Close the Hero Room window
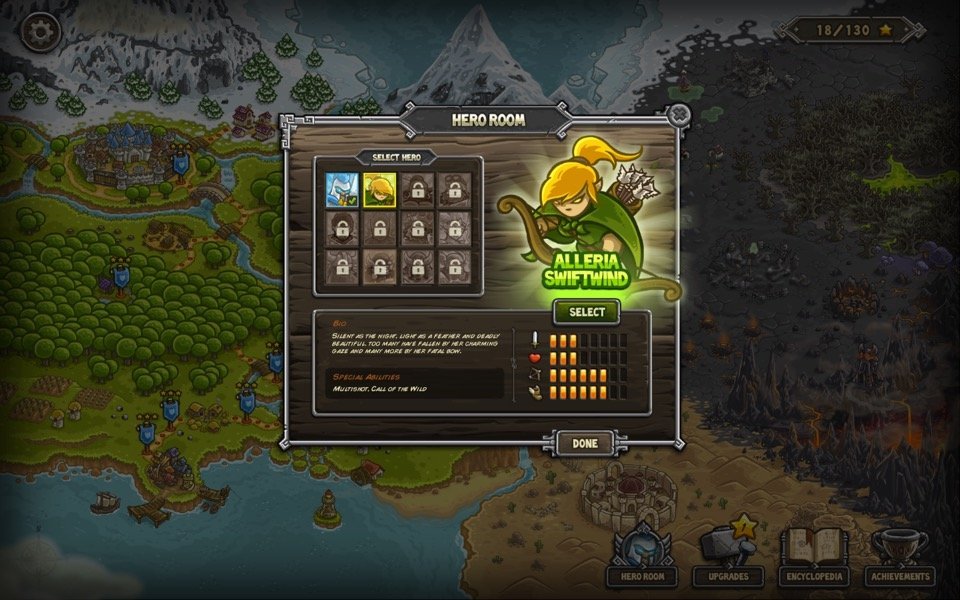960x600 pixels. 679,114
